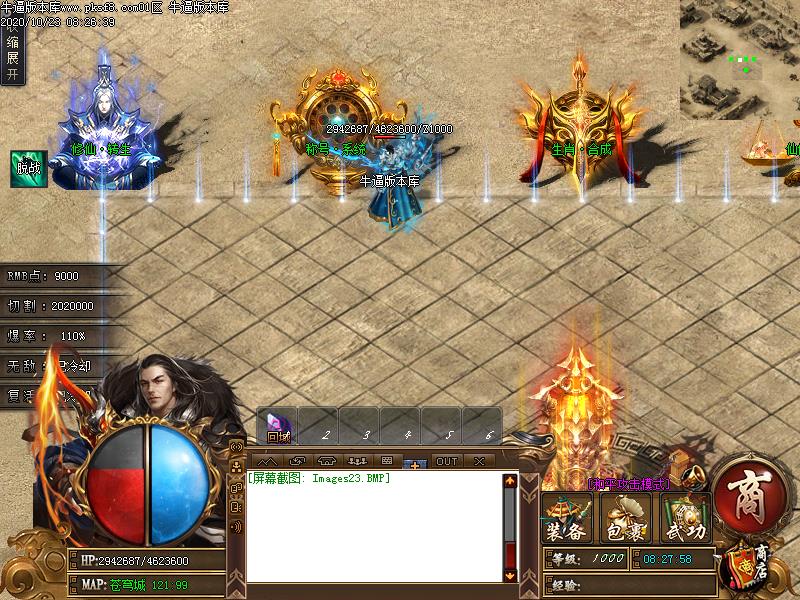Open the 武功 skills panel

pos(686,518)
